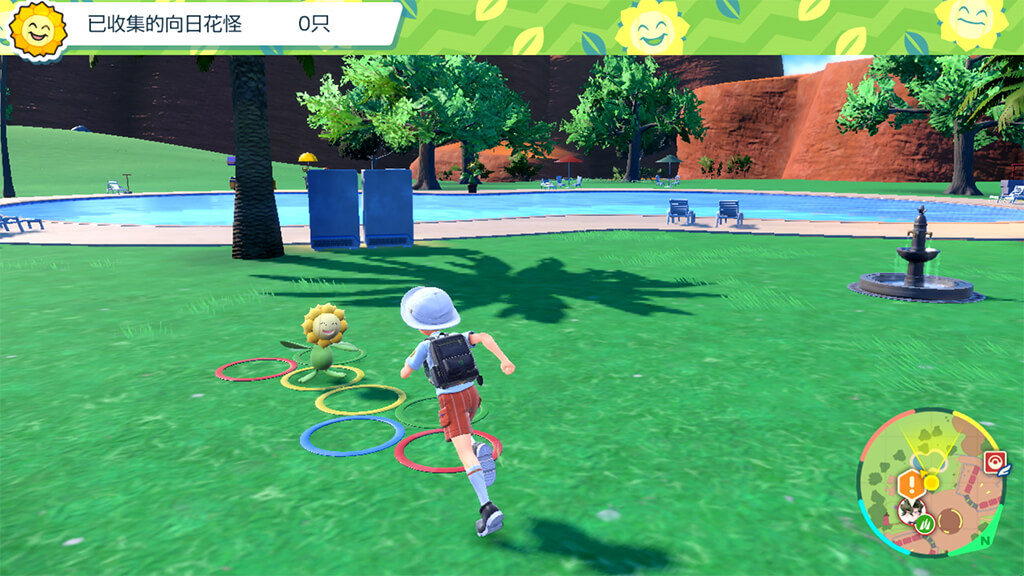Click the smiling Sunflora icon in banner
The height and width of the screenshot is (576, 1024).
[38, 28]
